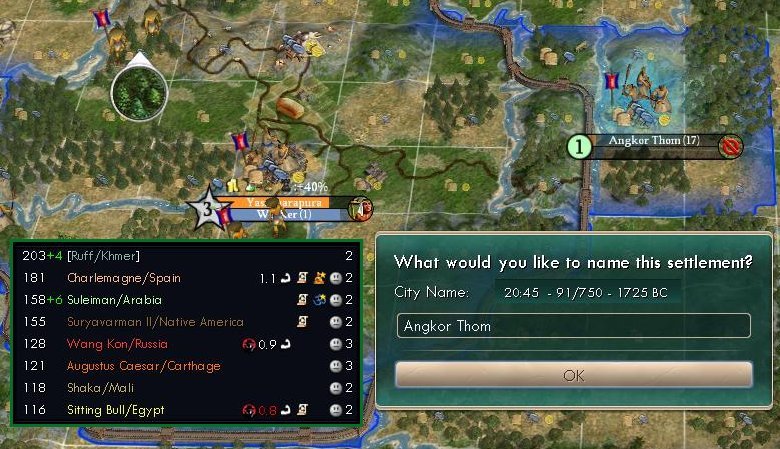Select Sitting Bull/Egypt in the scoreboard

[x=117, y=410]
